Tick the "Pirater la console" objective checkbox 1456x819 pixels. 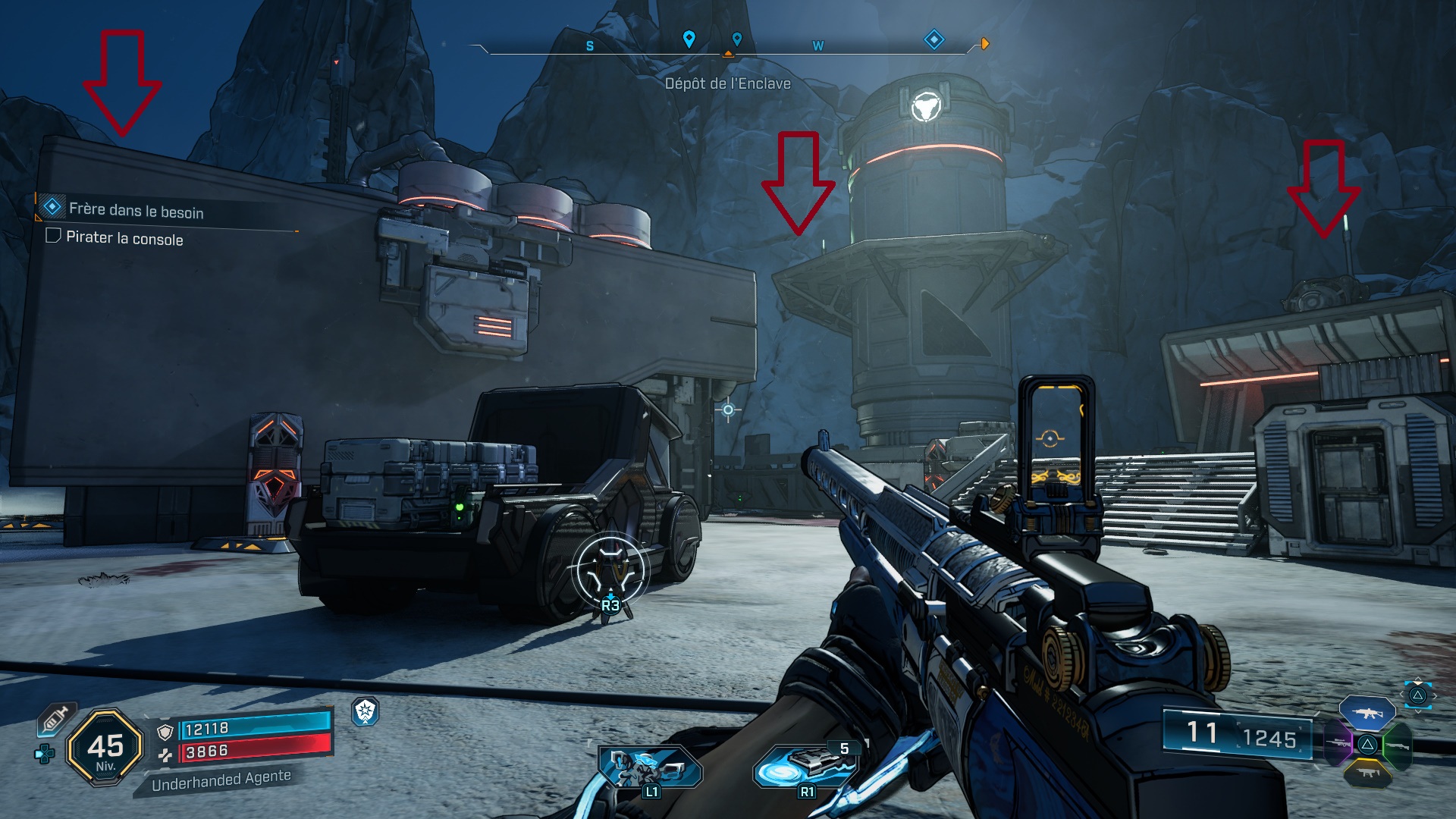point(53,236)
